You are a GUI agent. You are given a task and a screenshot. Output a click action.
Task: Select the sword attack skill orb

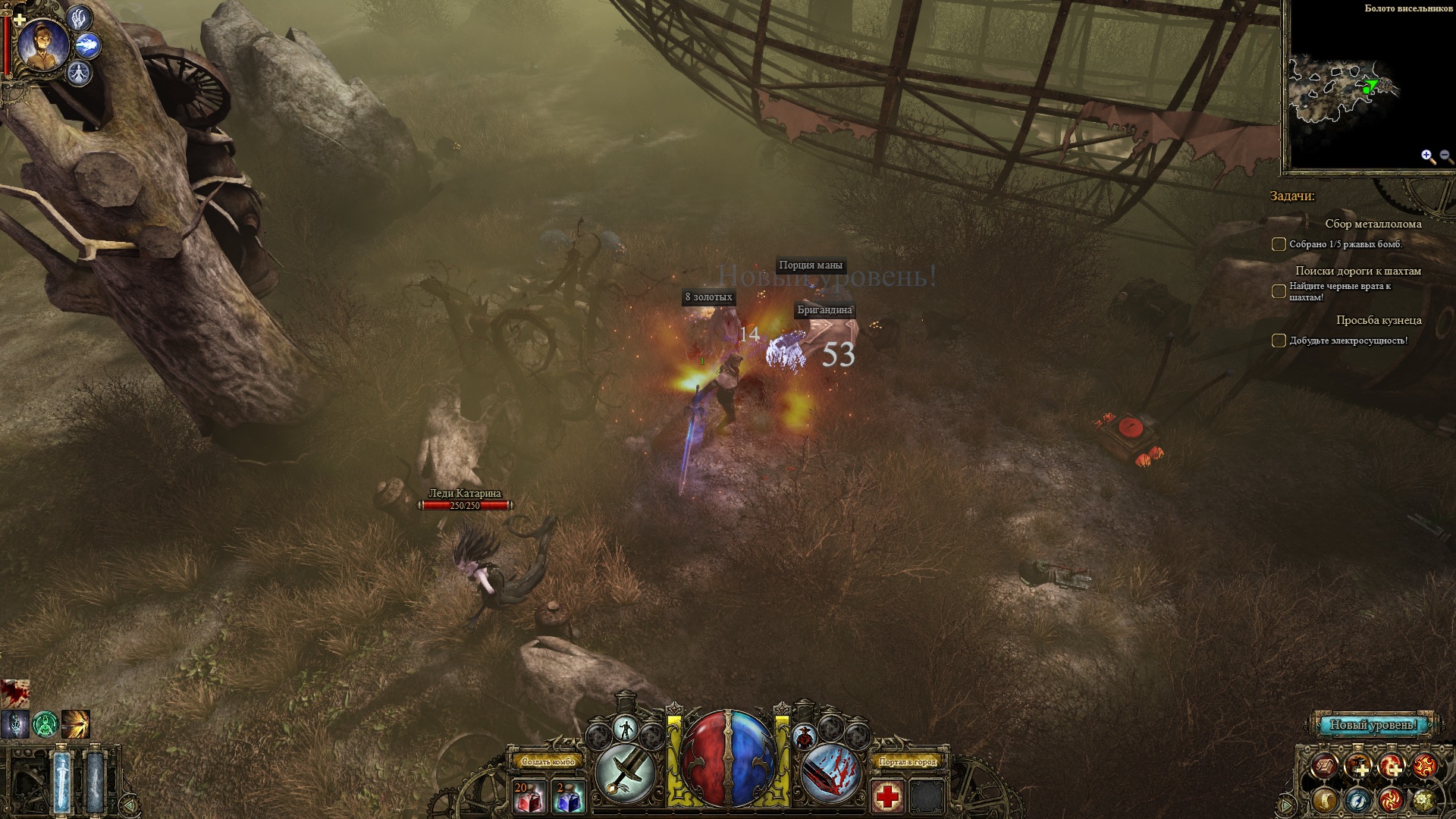coord(626,773)
